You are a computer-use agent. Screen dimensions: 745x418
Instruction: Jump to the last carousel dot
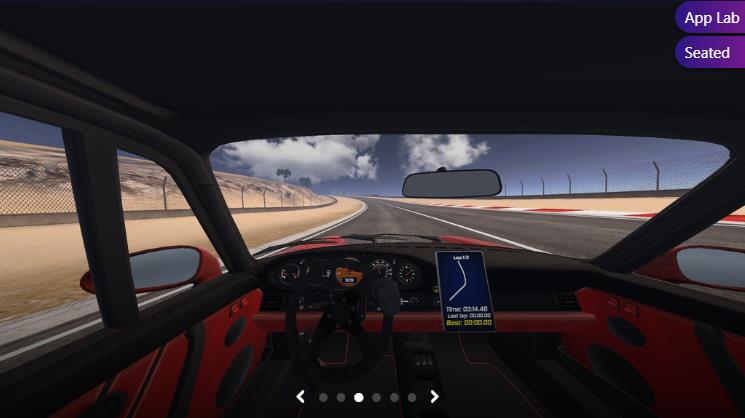coord(412,397)
